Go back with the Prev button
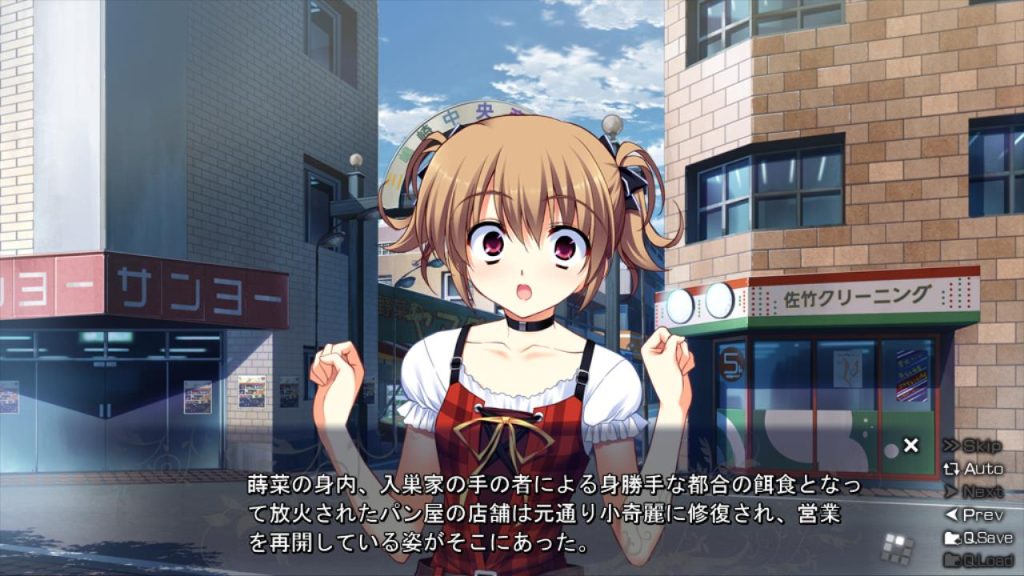This screenshot has width=1024, height=576. click(x=973, y=515)
